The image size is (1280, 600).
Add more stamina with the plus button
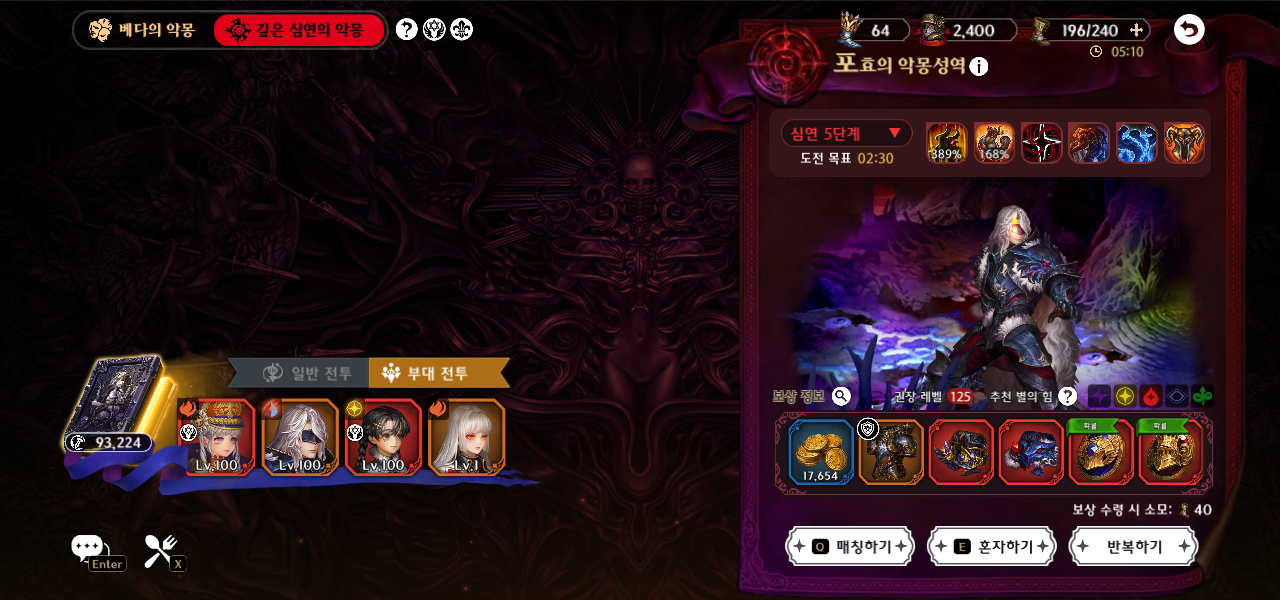click(1136, 30)
